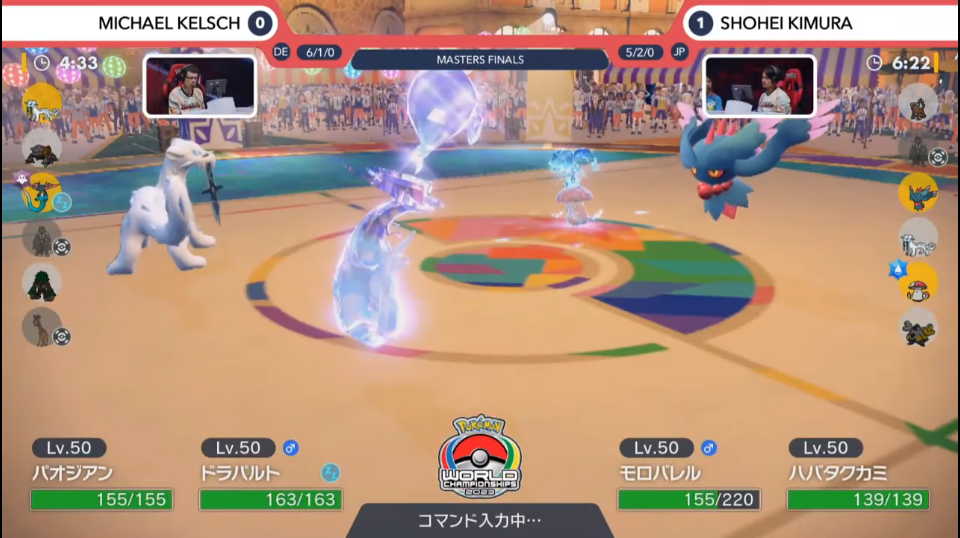Pick Kelsch's Rillaboom team icon
Screen dimensions: 960x538
42,282
